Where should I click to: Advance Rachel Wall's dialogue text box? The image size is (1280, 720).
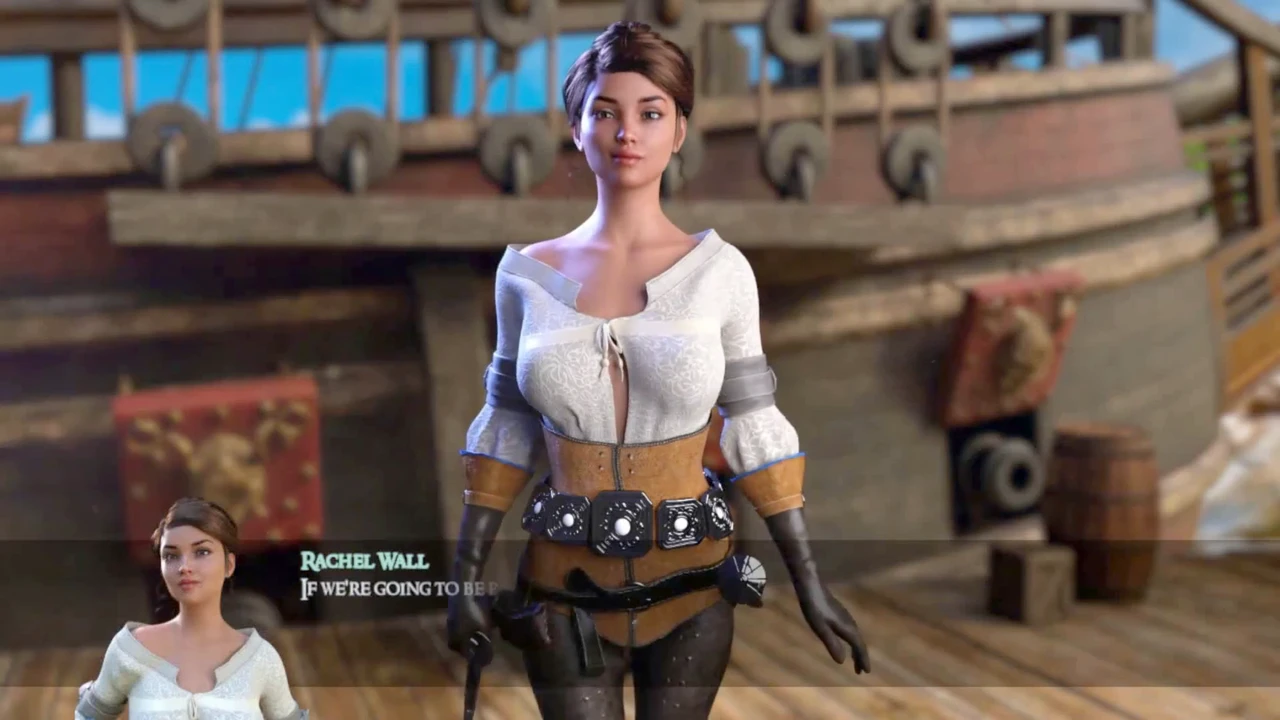640,610
